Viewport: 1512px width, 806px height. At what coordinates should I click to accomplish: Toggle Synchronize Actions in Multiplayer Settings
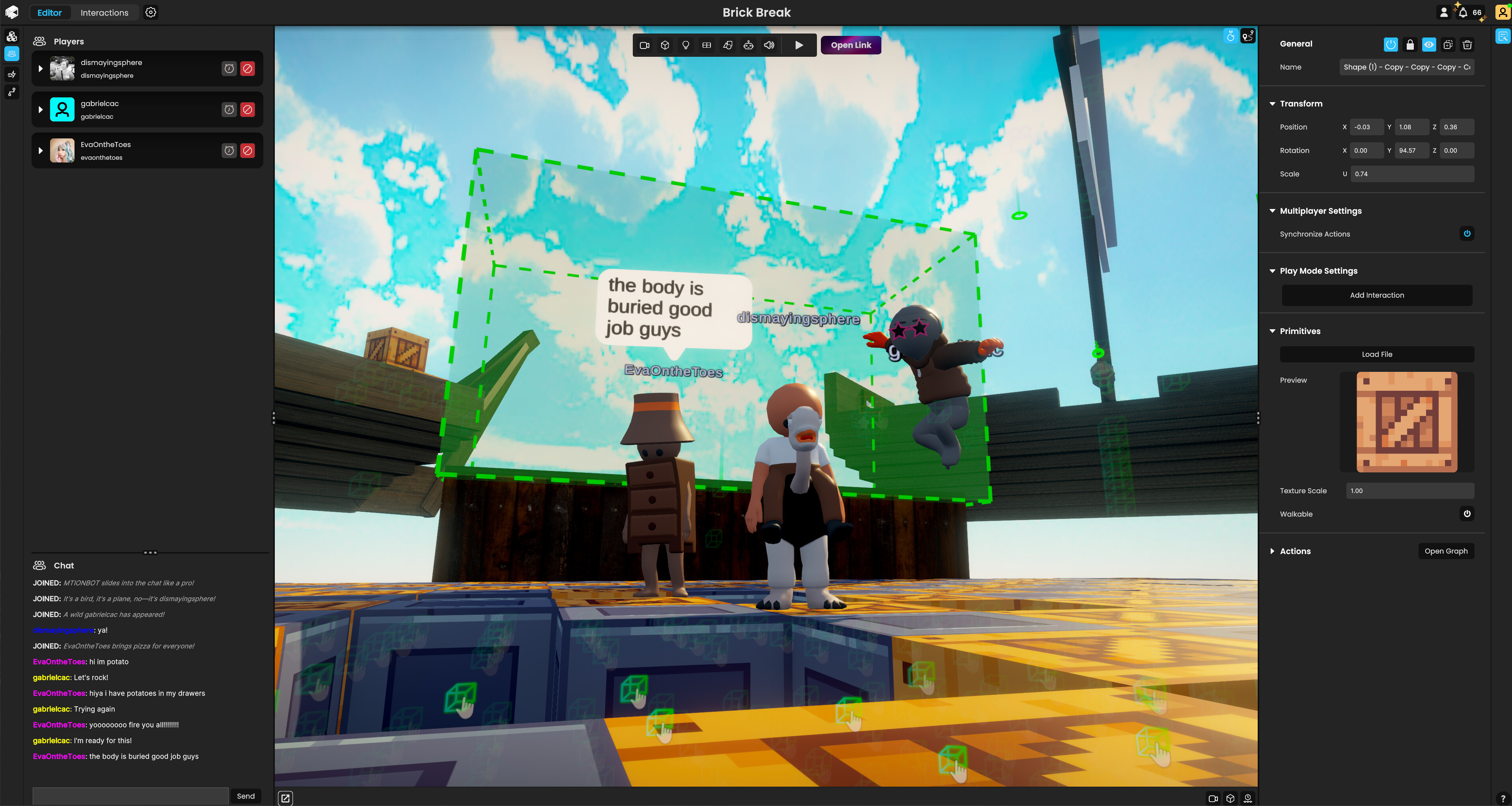[x=1467, y=234]
